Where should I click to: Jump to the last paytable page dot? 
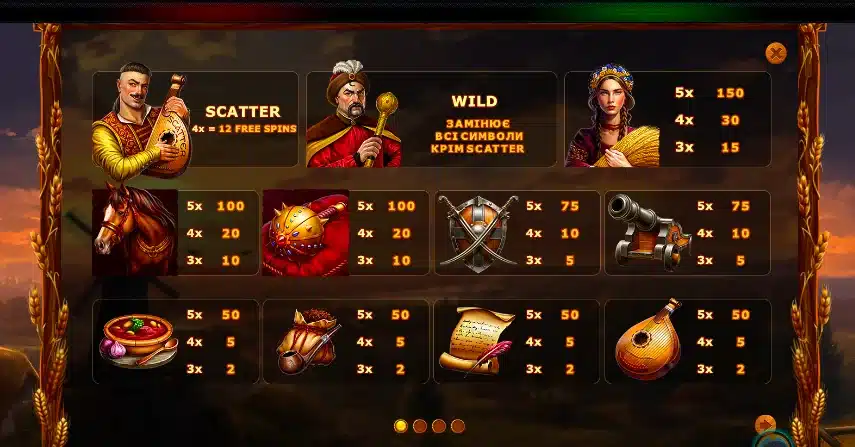(458, 426)
